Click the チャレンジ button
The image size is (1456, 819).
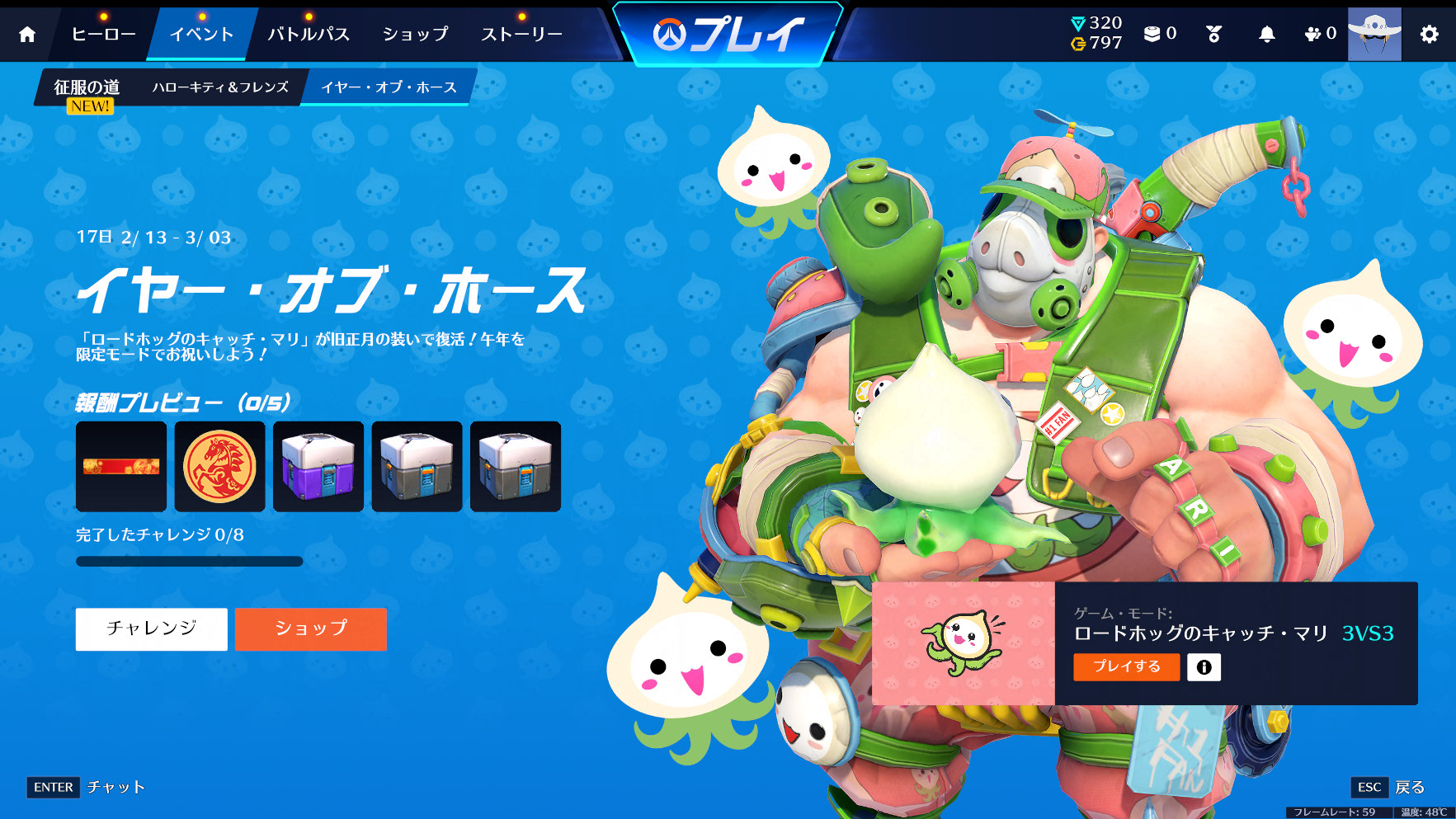click(151, 628)
